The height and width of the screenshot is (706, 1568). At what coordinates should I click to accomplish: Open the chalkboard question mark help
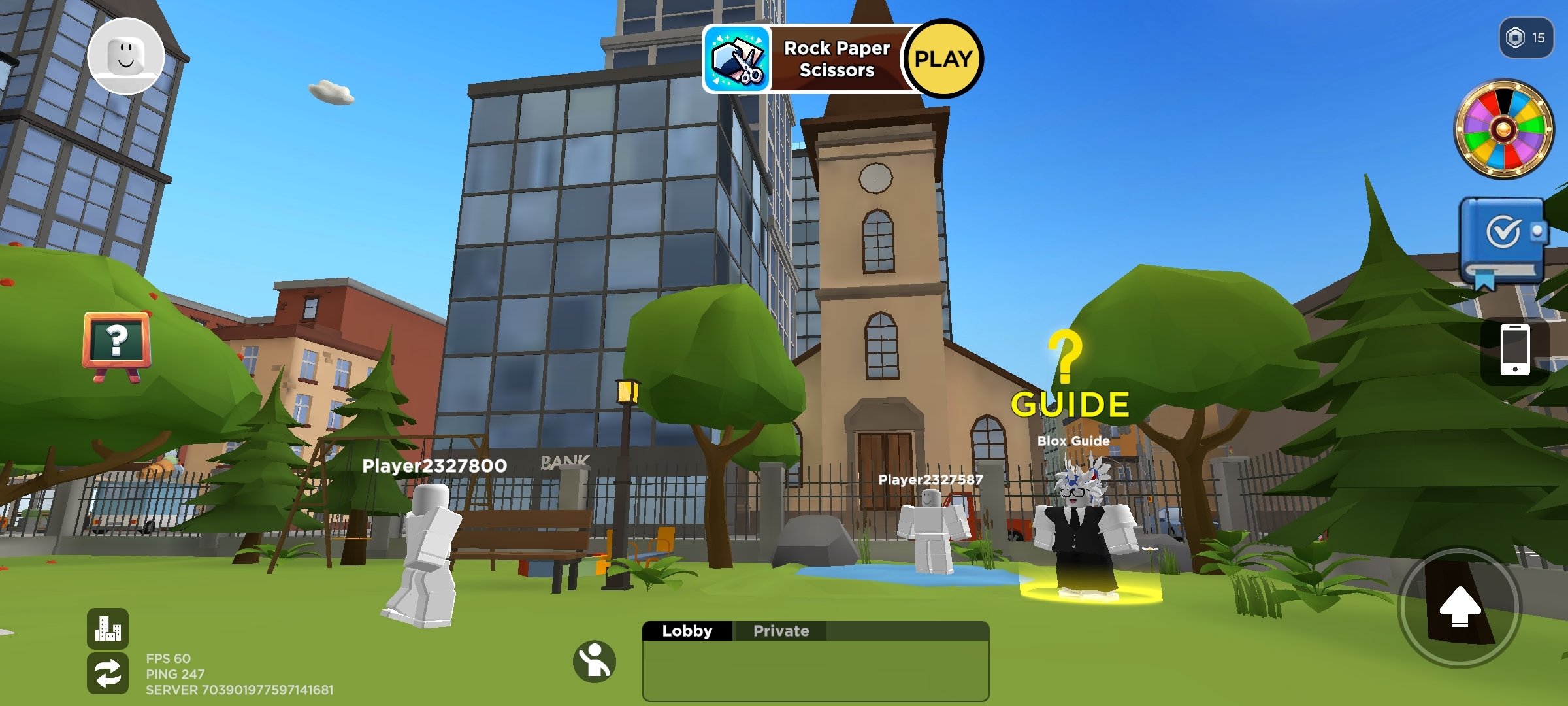(116, 343)
